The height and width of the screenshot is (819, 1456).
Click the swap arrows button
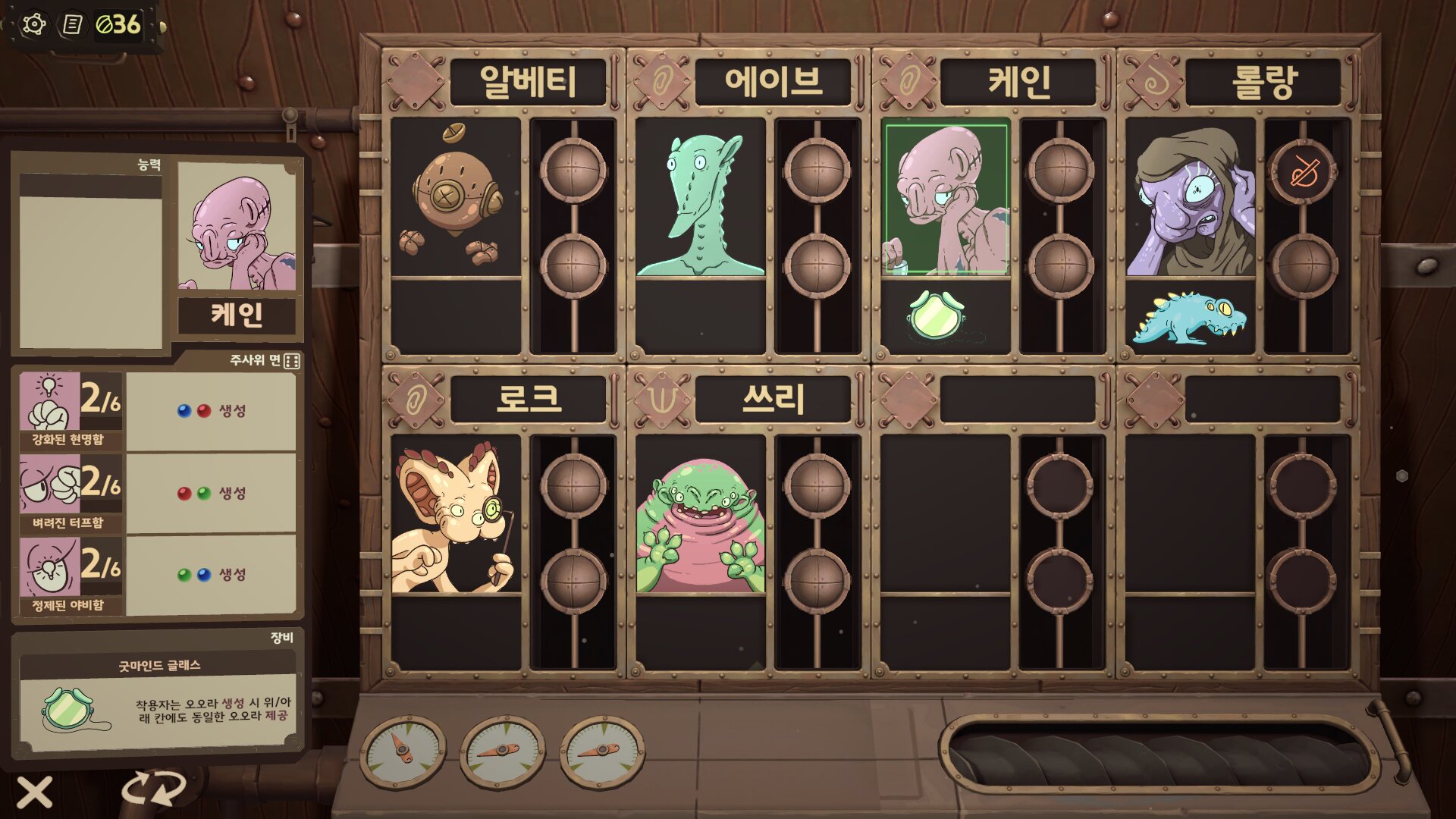154,789
